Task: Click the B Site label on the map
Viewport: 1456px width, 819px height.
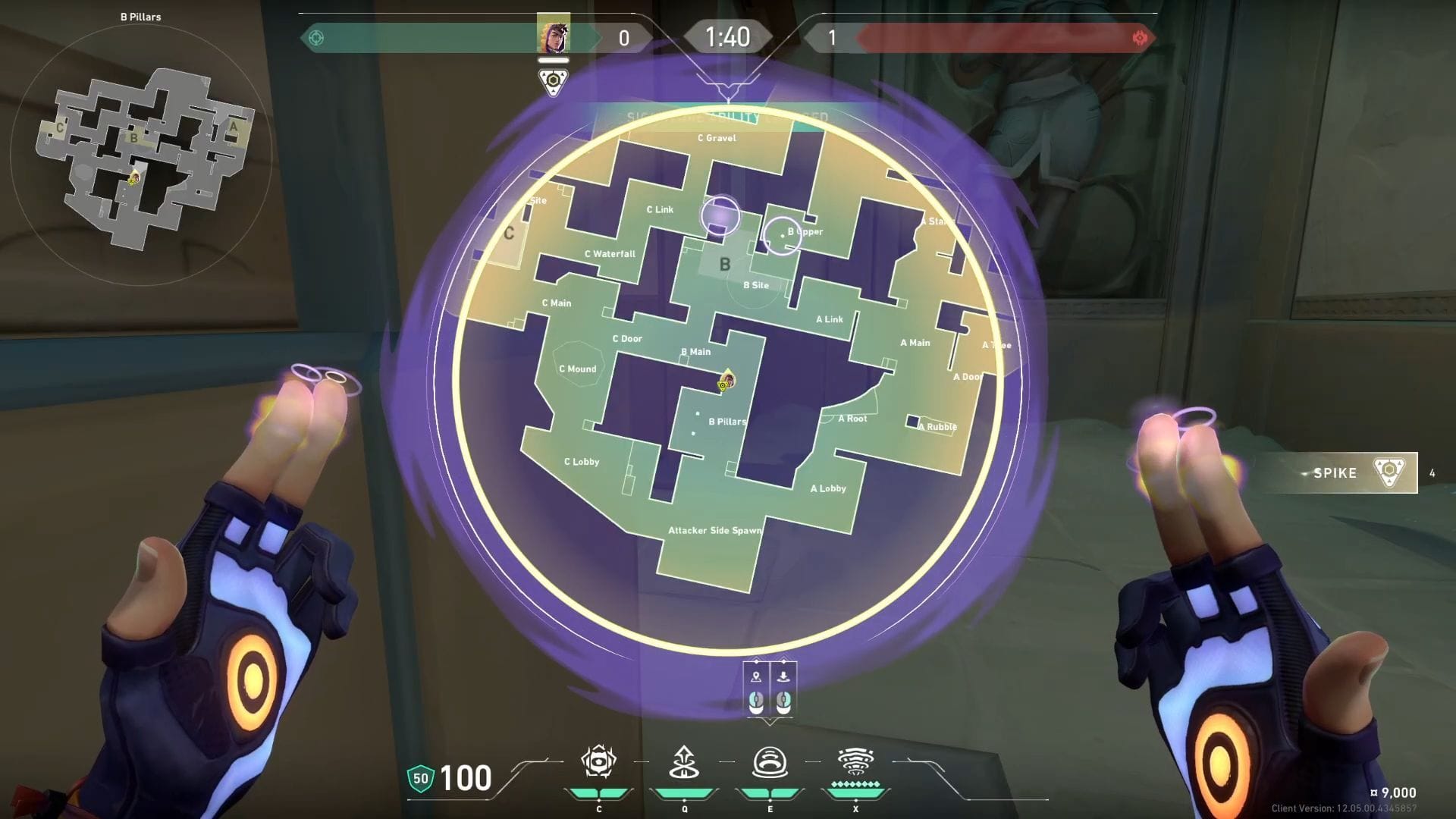Action: click(757, 285)
